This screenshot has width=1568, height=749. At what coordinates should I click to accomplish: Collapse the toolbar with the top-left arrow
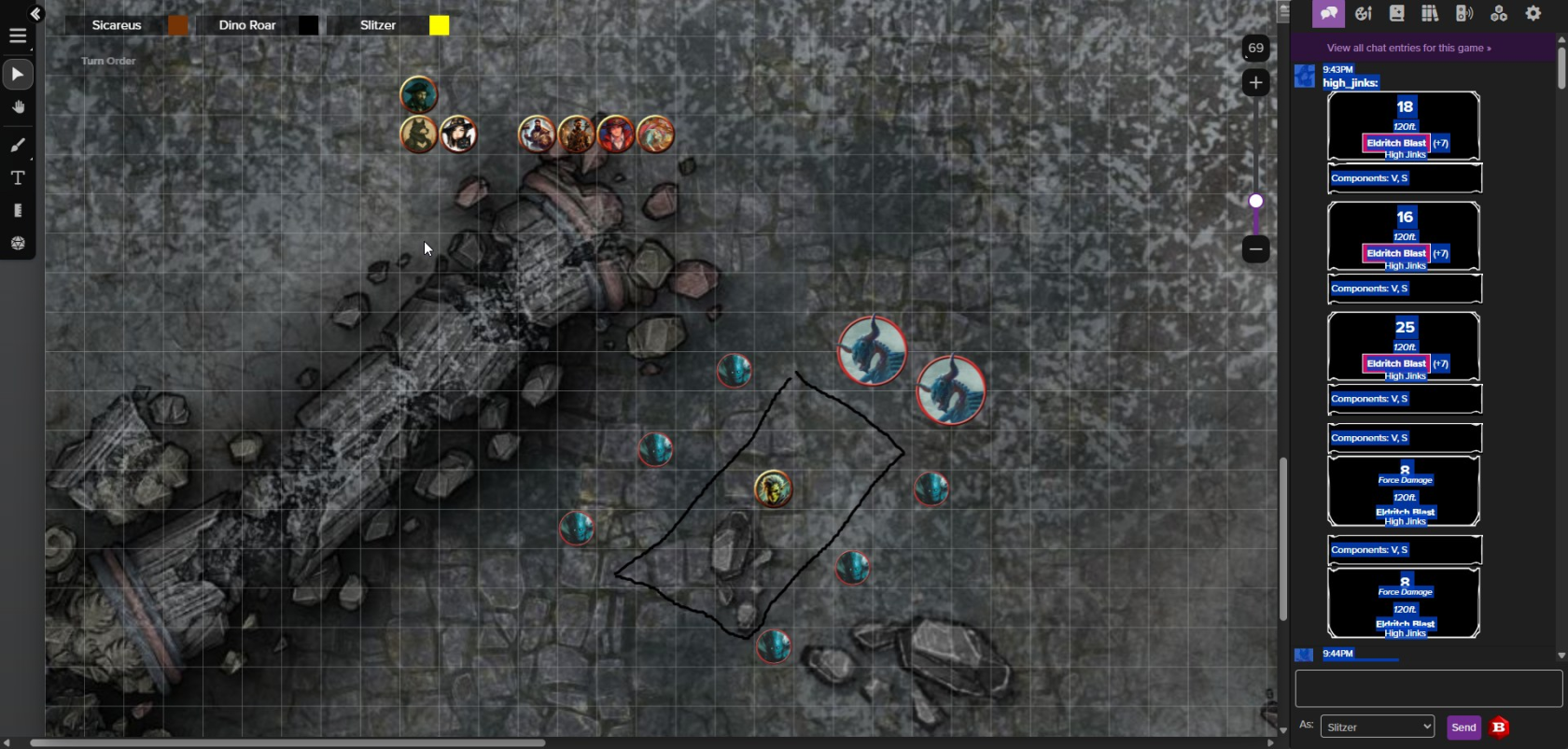click(35, 13)
